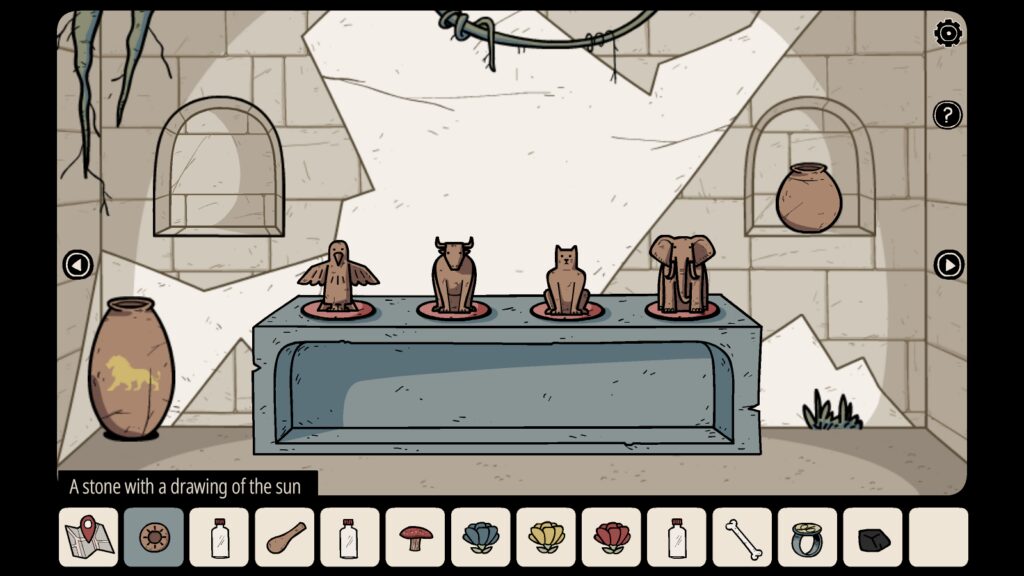Select the bone in the inventory

742,537
